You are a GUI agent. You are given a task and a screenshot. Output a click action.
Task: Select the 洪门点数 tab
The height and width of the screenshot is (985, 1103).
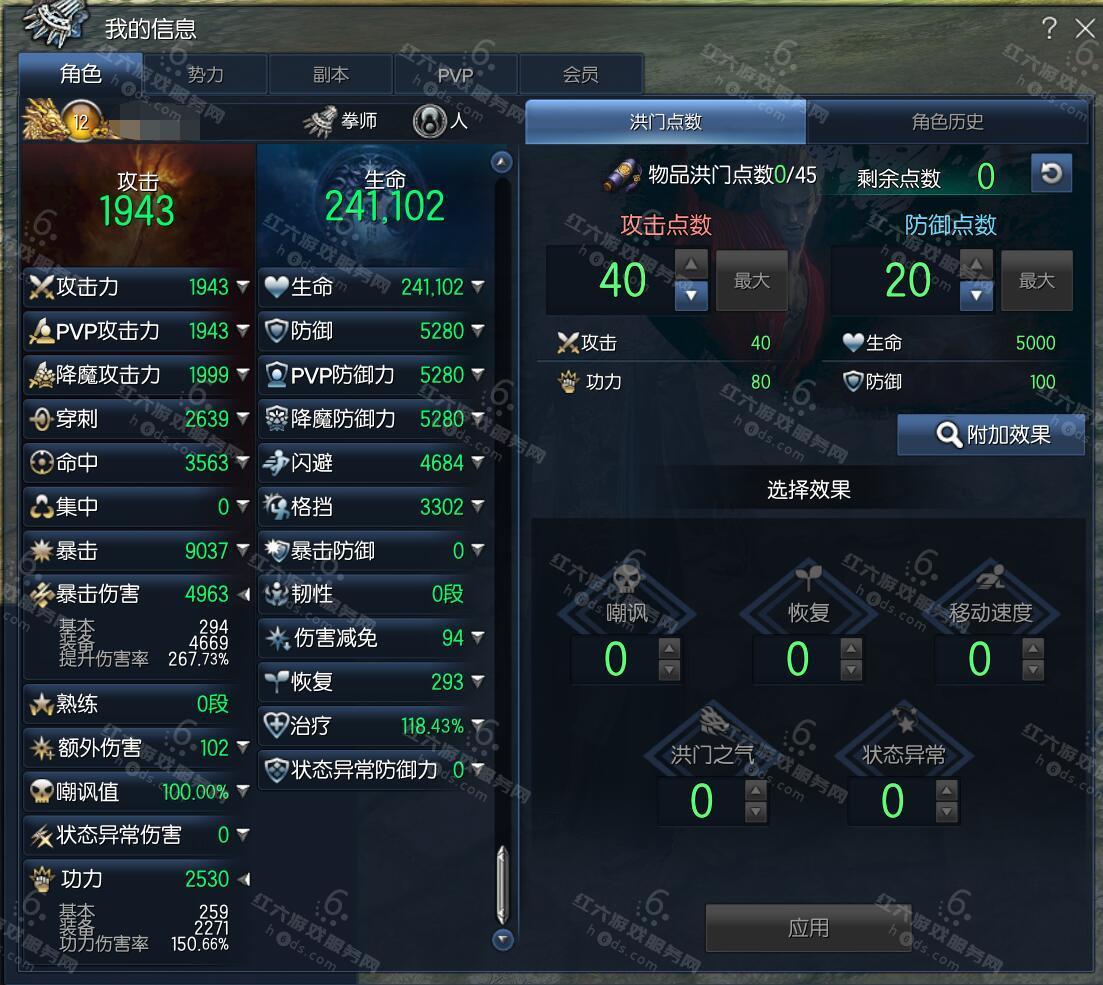665,122
